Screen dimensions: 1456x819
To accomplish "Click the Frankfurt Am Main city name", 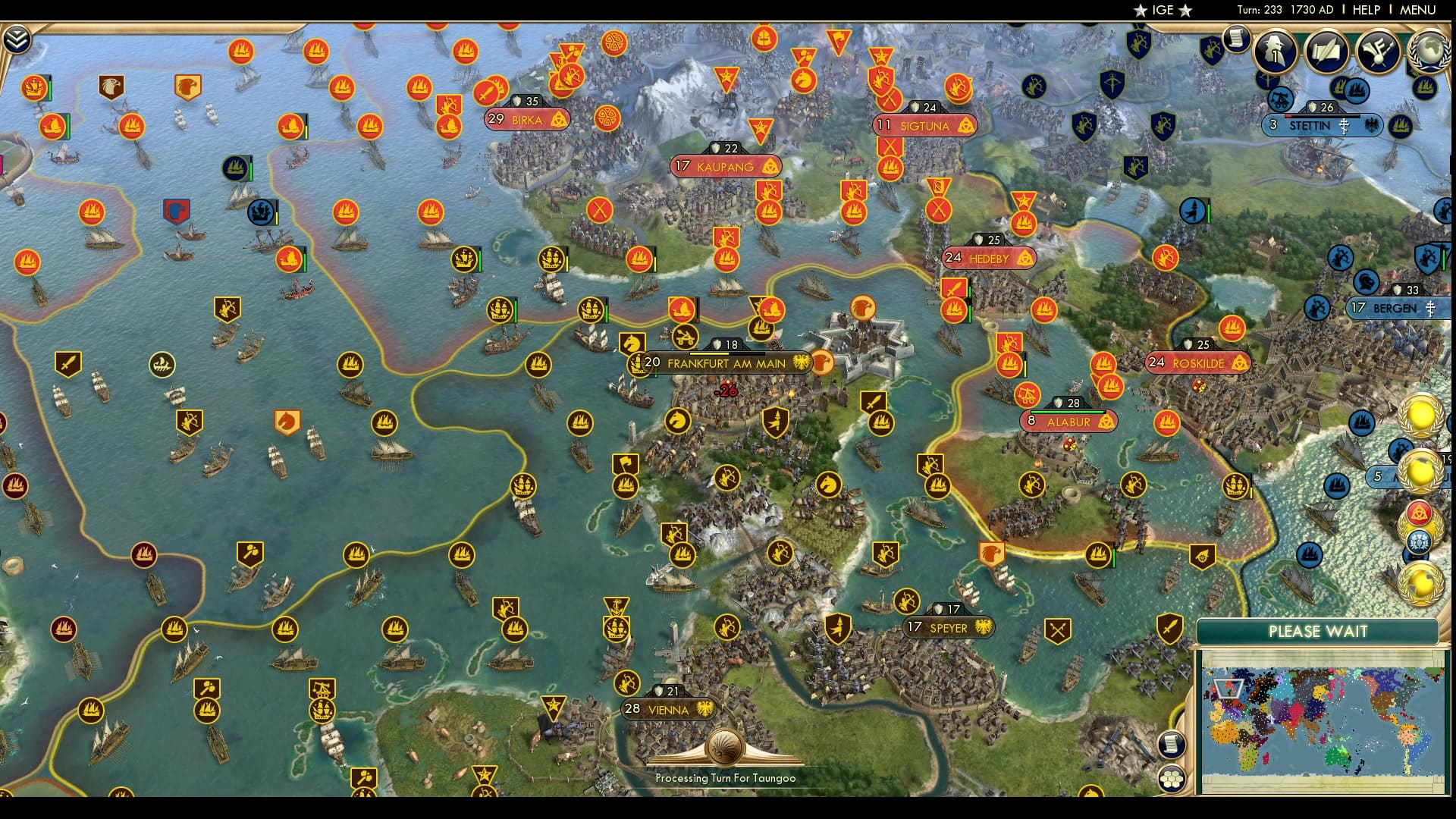I will point(726,363).
